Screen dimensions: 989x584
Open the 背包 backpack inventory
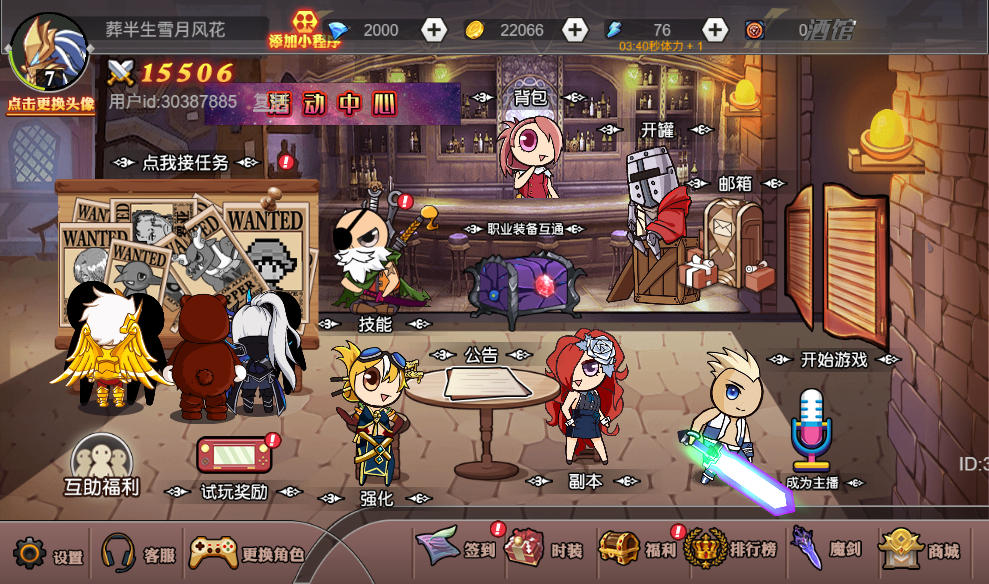[530, 98]
